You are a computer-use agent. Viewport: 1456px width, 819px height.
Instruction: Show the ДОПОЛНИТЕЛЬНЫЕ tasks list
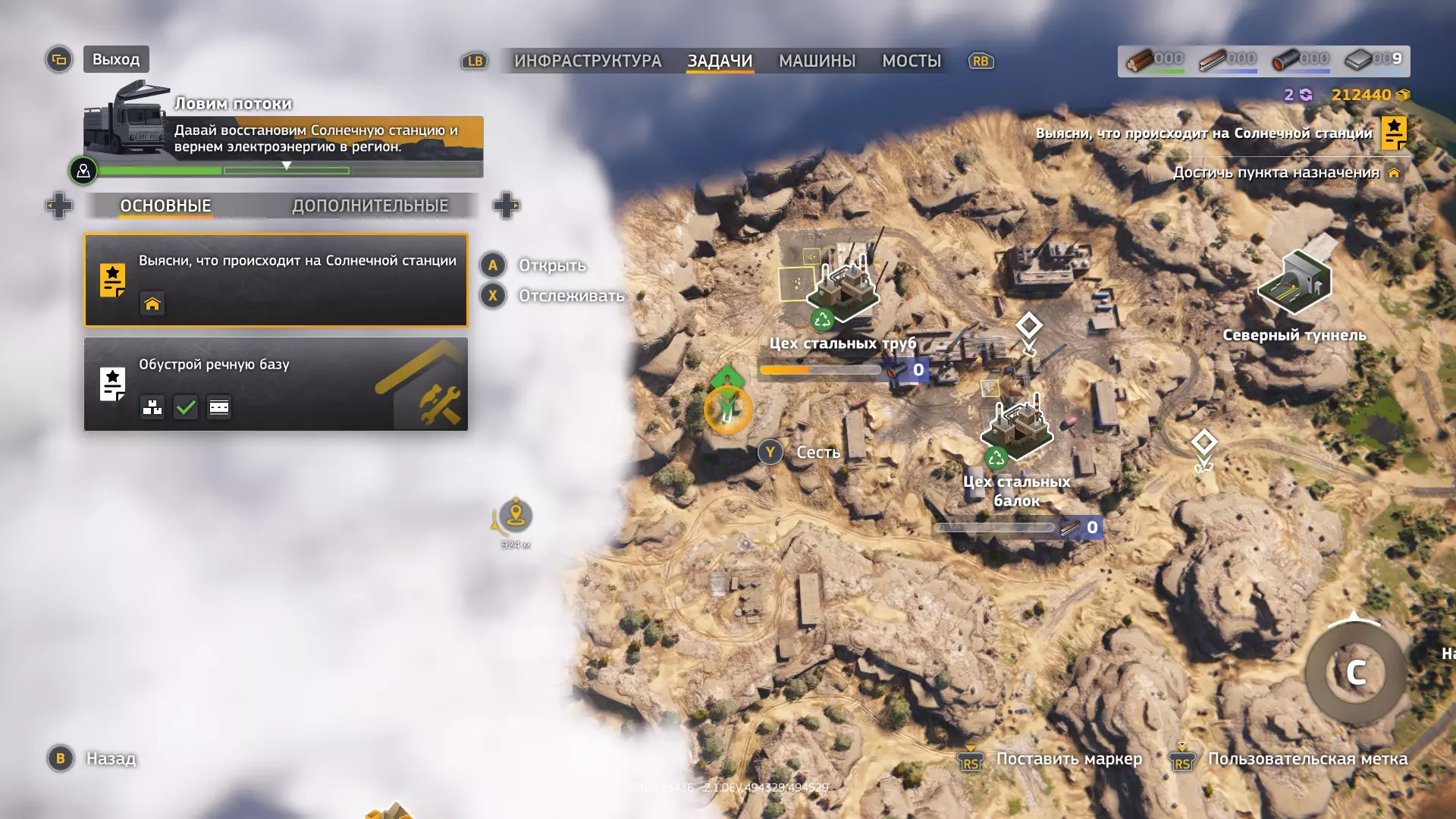(x=370, y=206)
